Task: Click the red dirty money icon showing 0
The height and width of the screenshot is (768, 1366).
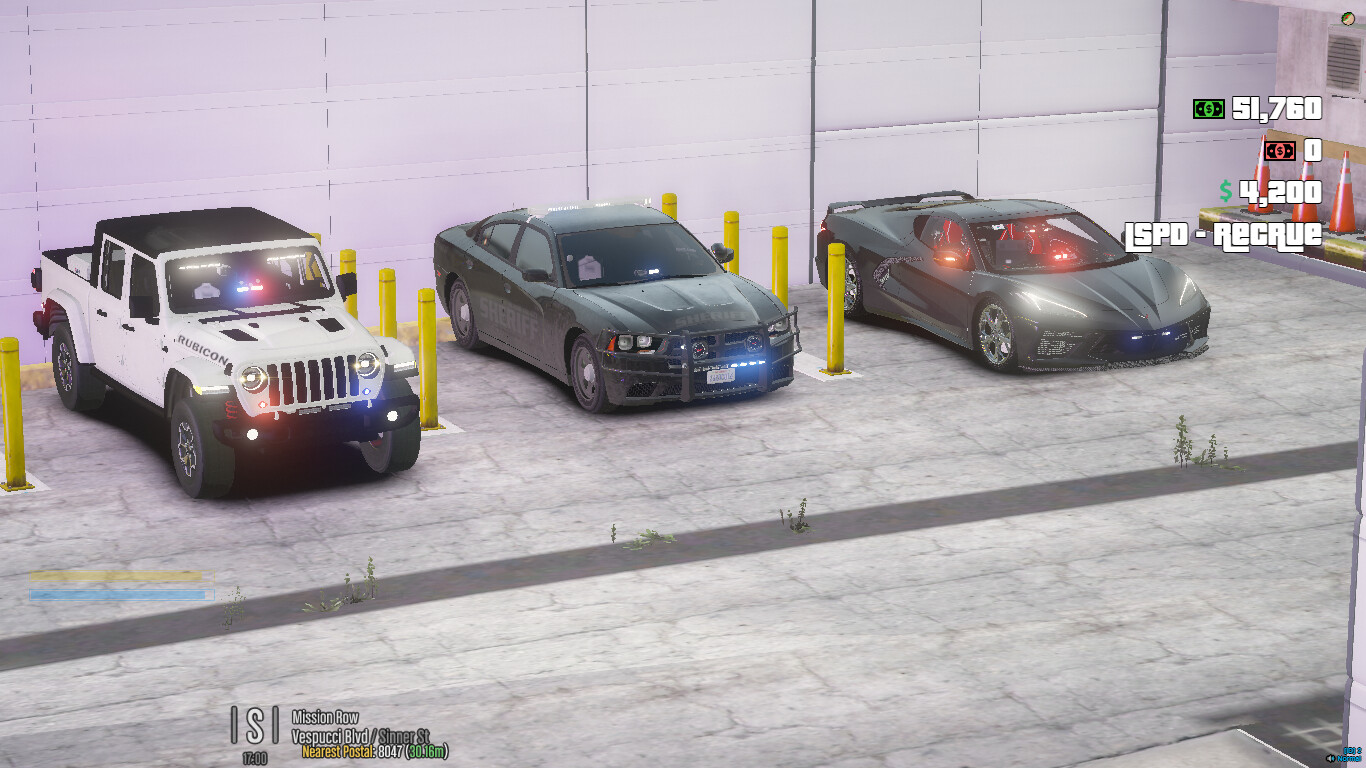Action: pos(1278,152)
